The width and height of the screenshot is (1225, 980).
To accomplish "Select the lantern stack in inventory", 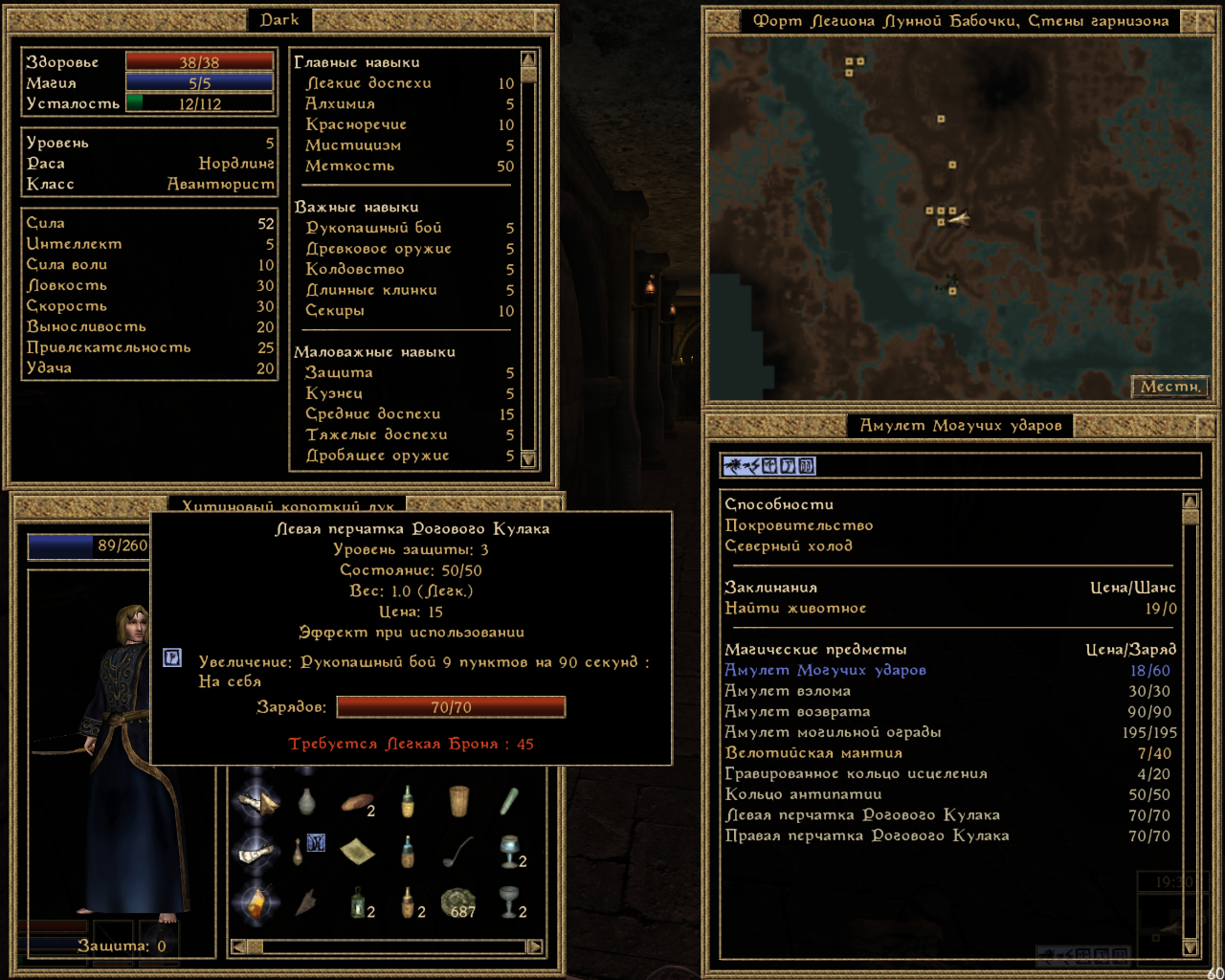I will (x=357, y=902).
